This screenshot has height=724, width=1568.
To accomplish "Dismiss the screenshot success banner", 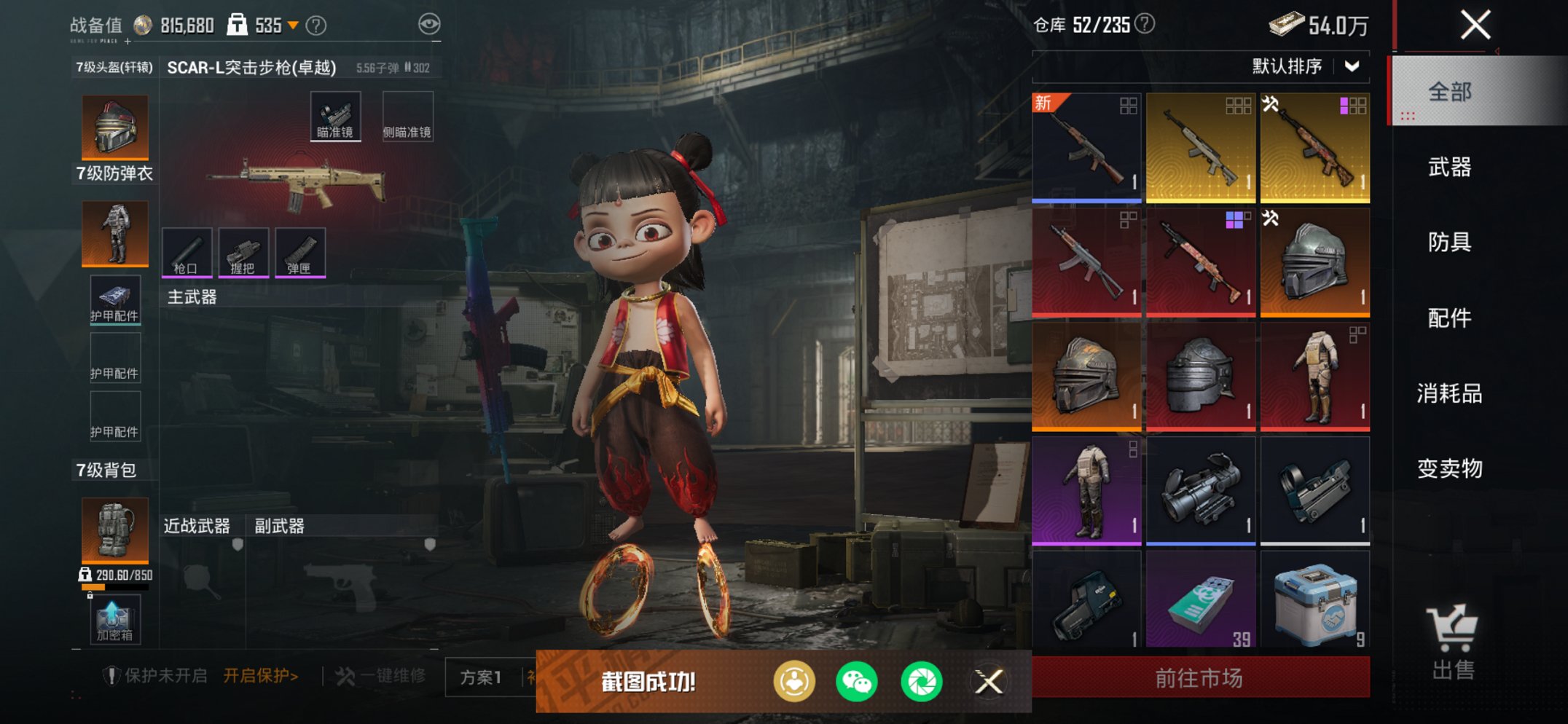I will pyautogui.click(x=989, y=682).
